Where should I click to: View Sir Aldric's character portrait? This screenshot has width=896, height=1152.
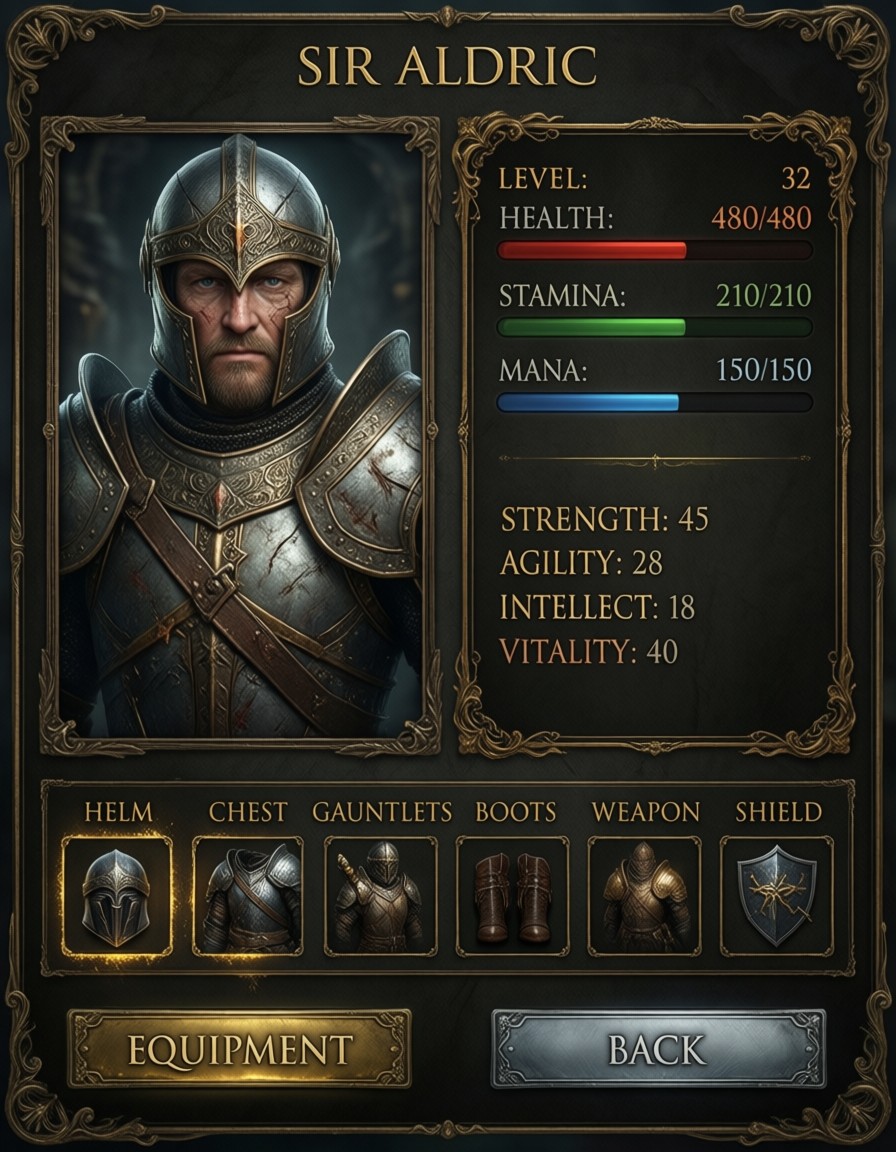[x=240, y=435]
